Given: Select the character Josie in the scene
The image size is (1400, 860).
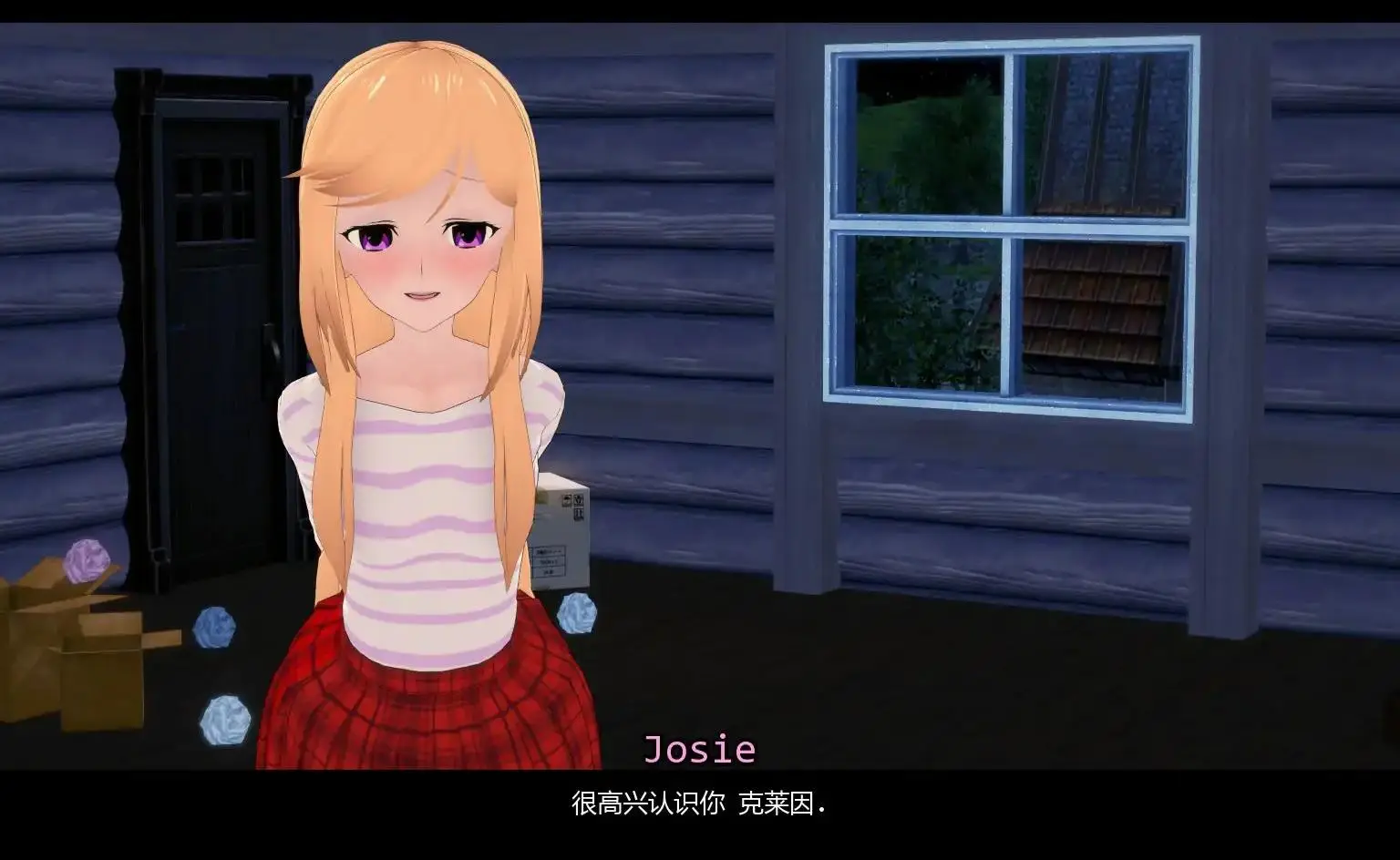Looking at the screenshot, I should click(419, 364).
